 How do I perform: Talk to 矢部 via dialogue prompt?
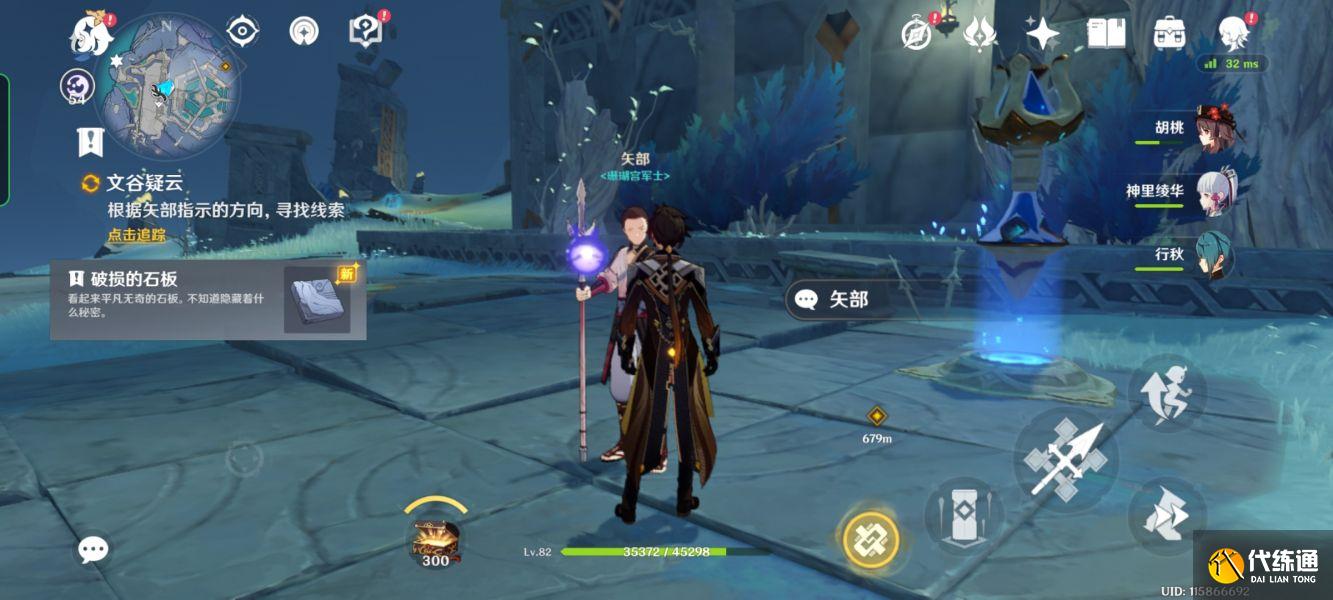838,299
